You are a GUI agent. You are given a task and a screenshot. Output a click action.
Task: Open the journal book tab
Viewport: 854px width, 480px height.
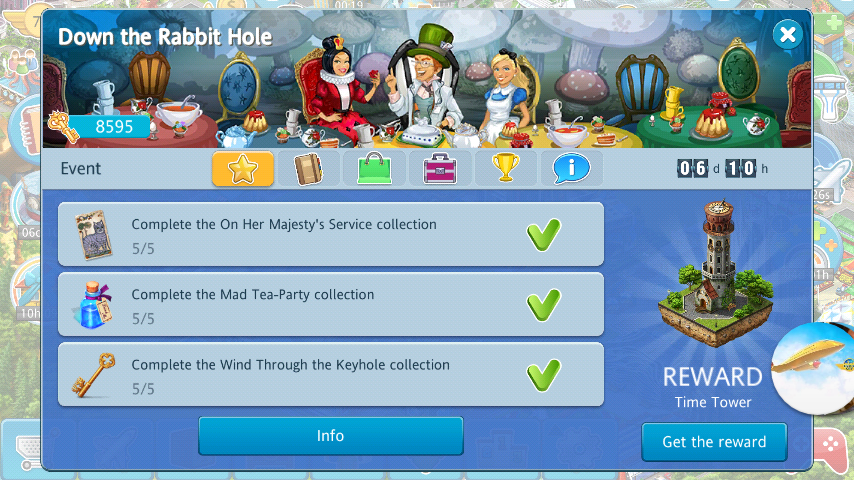pyautogui.click(x=308, y=168)
